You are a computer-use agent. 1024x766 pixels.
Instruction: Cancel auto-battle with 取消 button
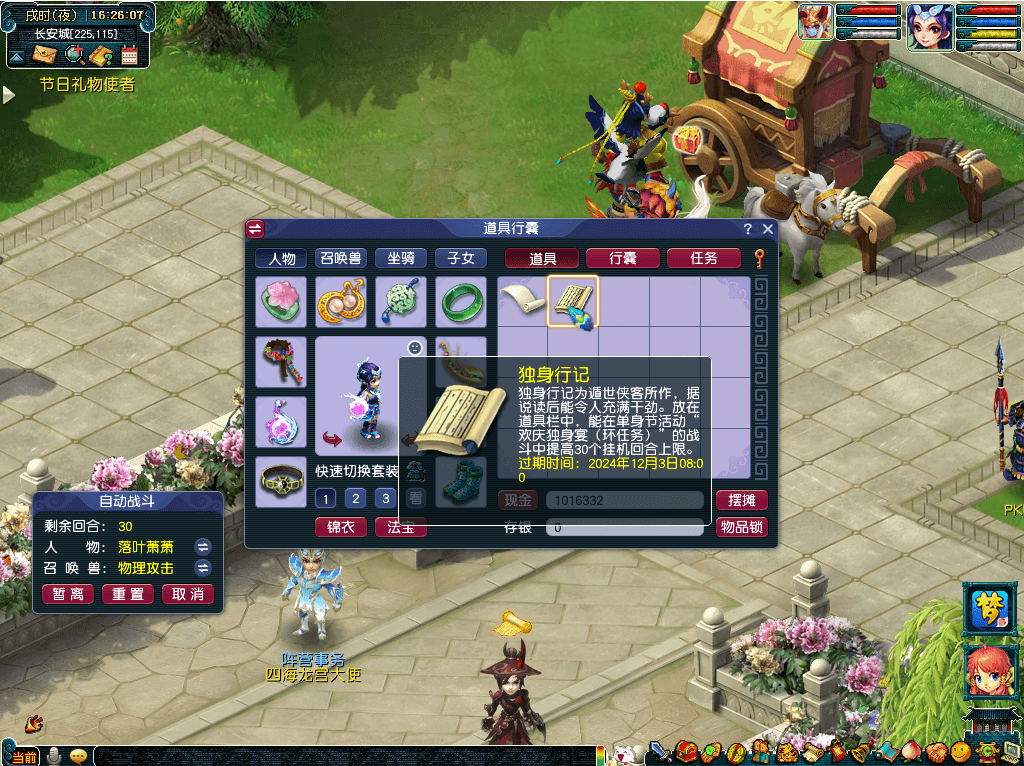click(188, 594)
